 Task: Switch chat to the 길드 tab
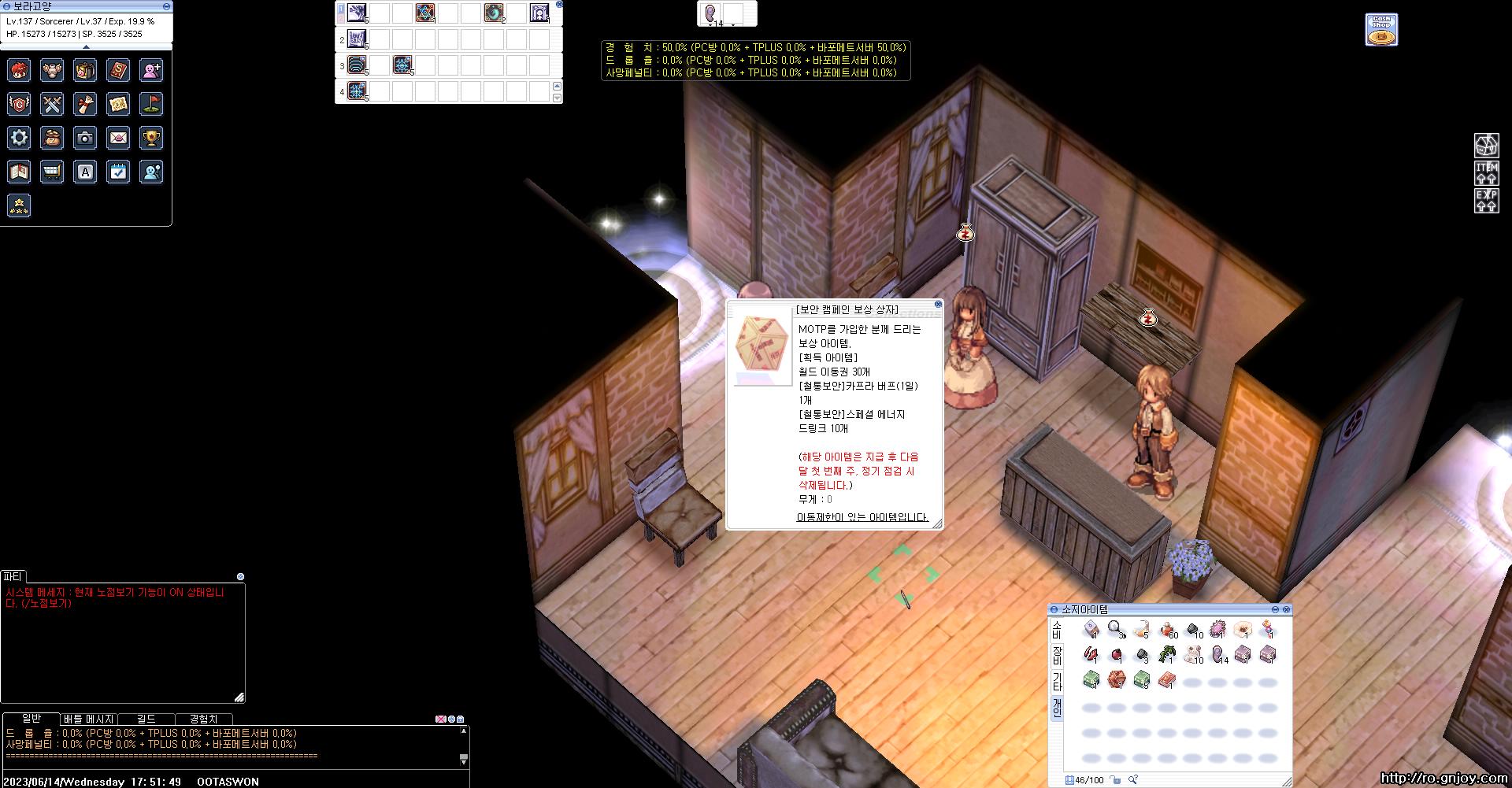click(x=146, y=719)
